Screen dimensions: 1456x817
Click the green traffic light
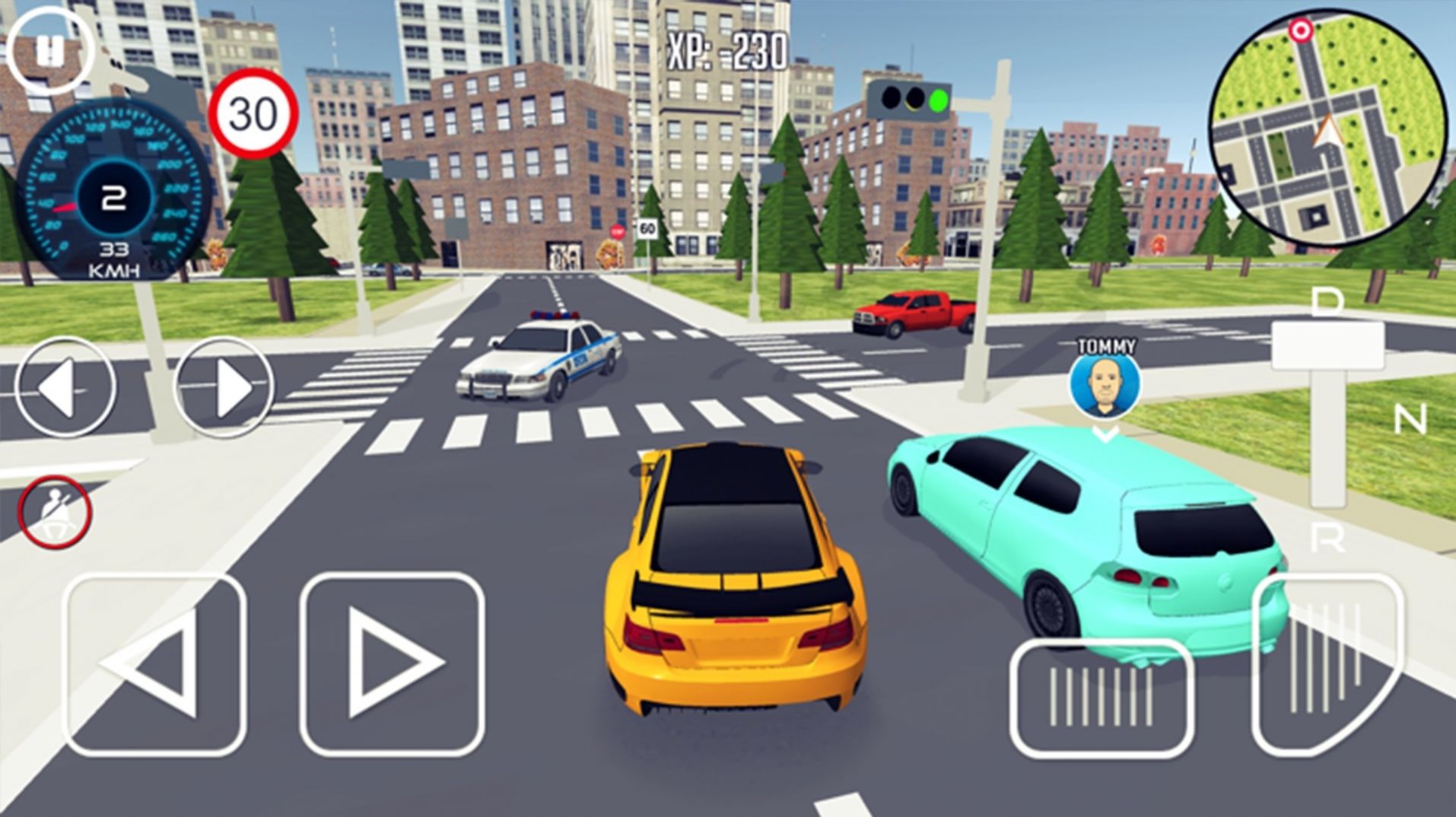[x=937, y=98]
